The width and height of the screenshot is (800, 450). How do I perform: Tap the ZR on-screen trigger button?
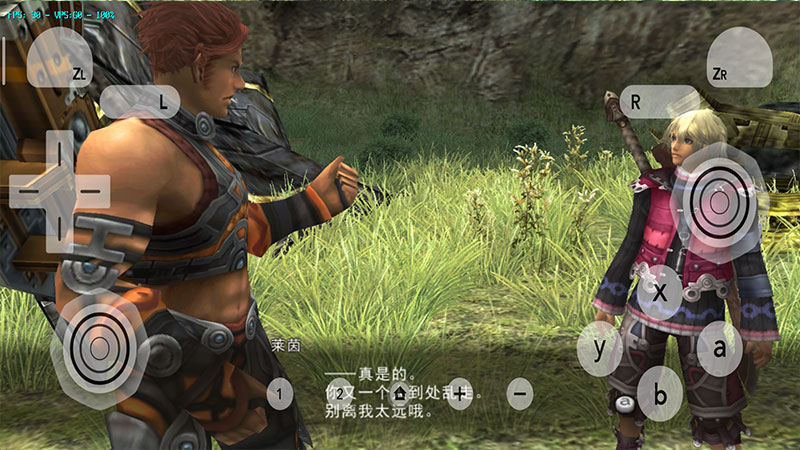coord(739,60)
